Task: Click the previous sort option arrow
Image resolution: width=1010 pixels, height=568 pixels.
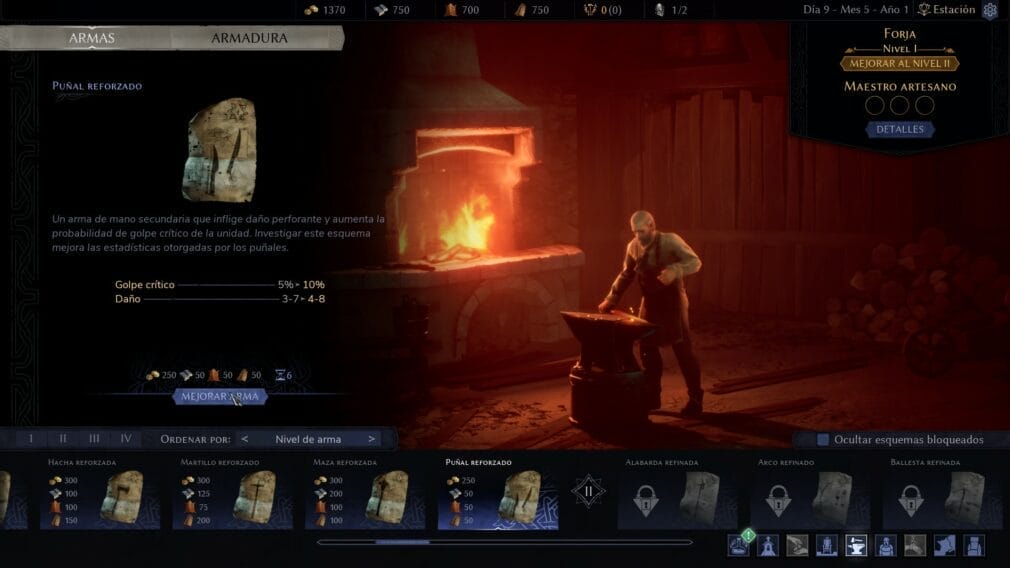Action: click(246, 439)
